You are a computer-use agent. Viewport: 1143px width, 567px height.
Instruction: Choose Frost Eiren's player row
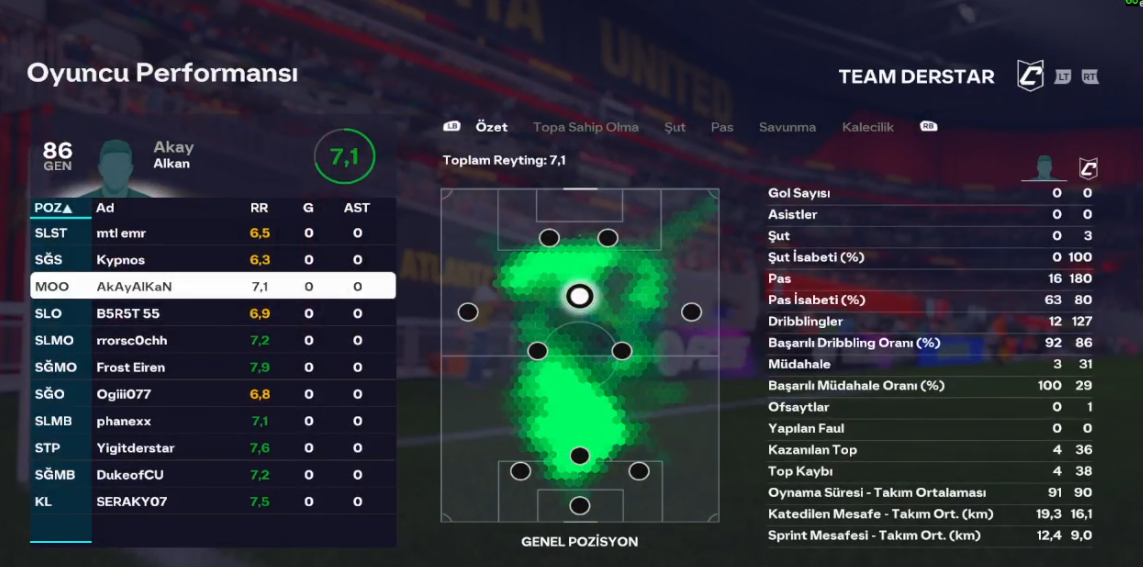point(213,367)
